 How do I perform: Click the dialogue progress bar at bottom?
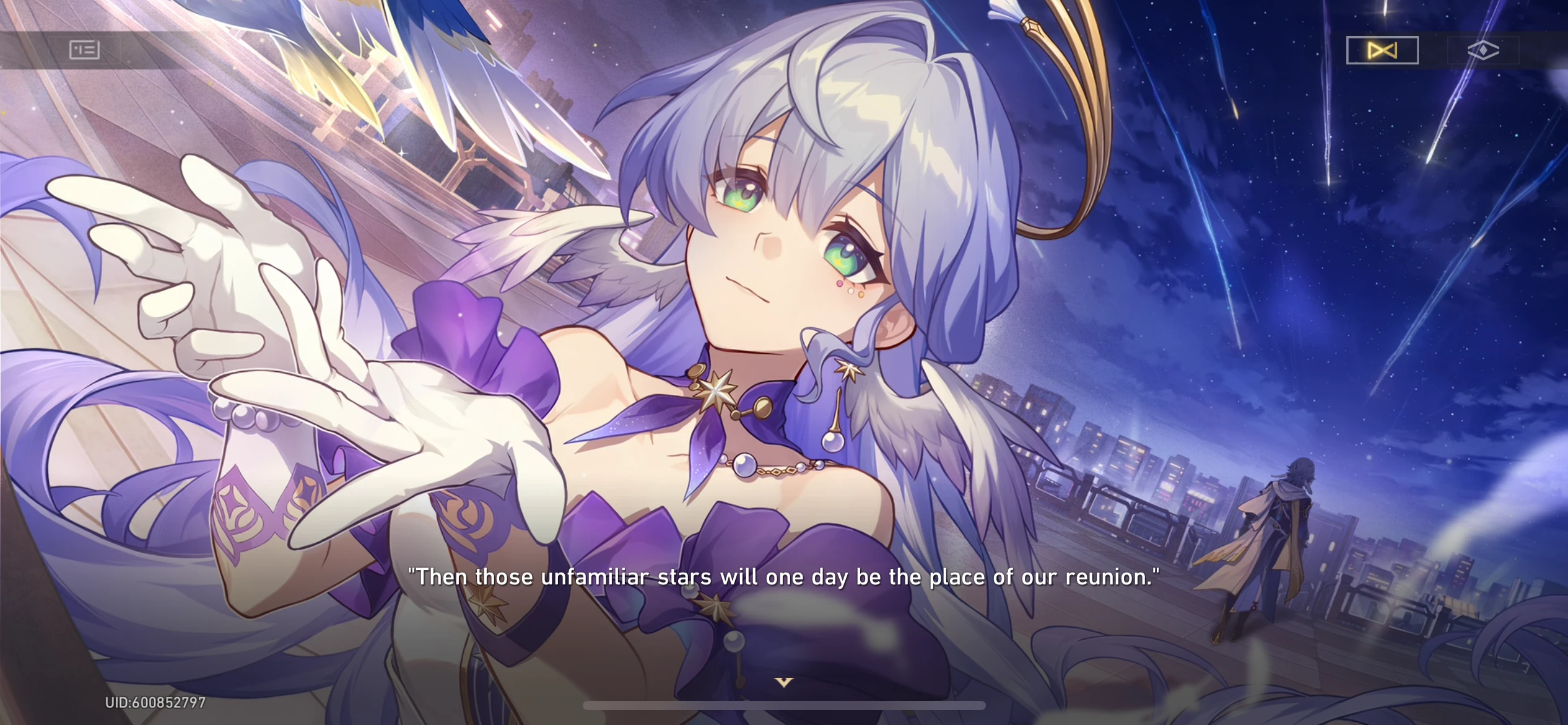click(784, 705)
